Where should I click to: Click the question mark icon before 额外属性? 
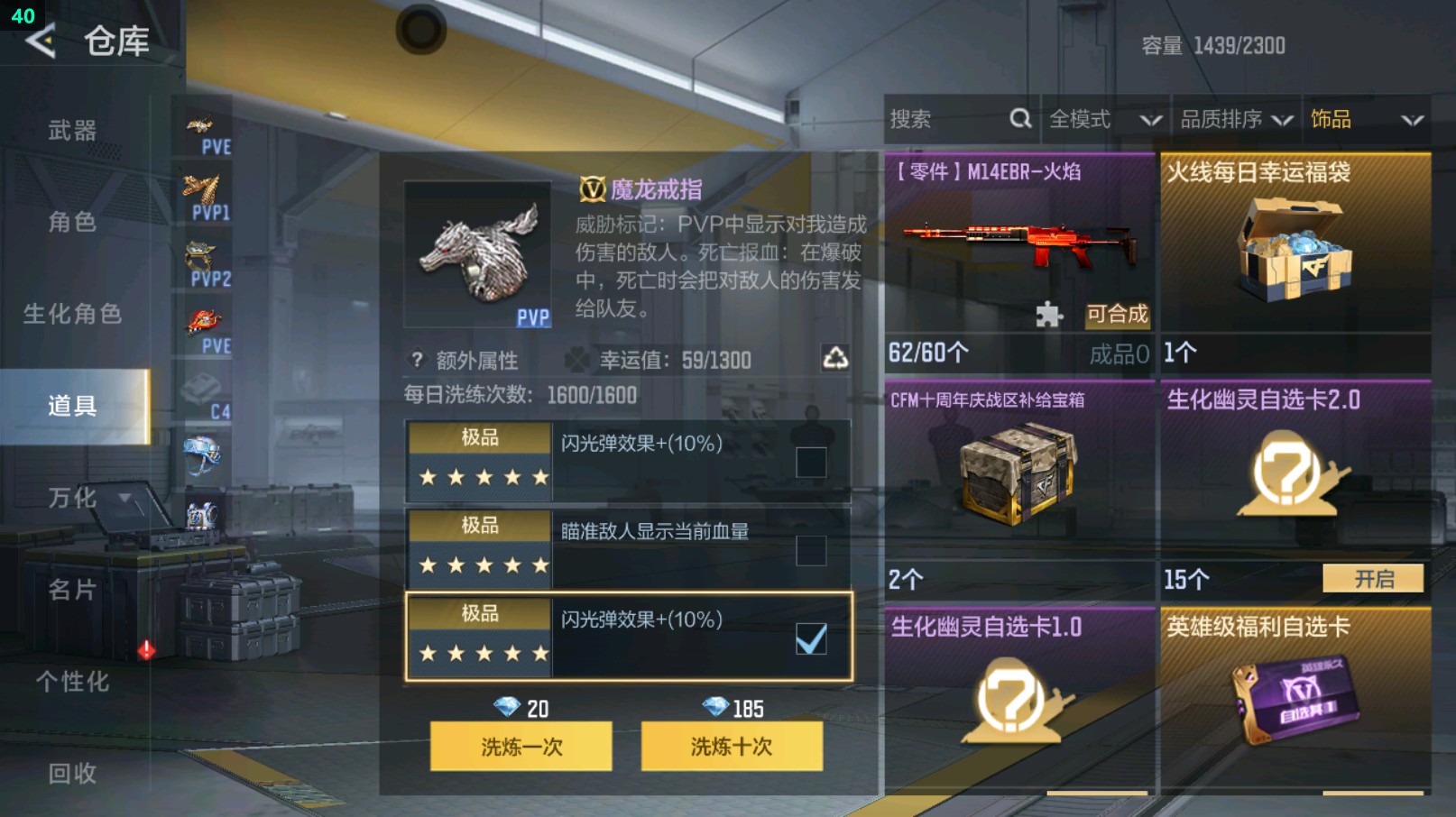(x=415, y=360)
